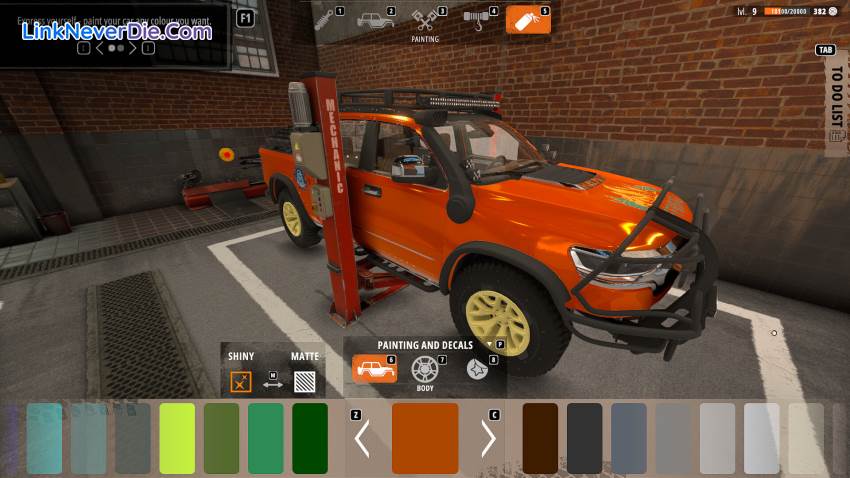Show previous colours with left arrow
850x478 pixels.
(362, 438)
